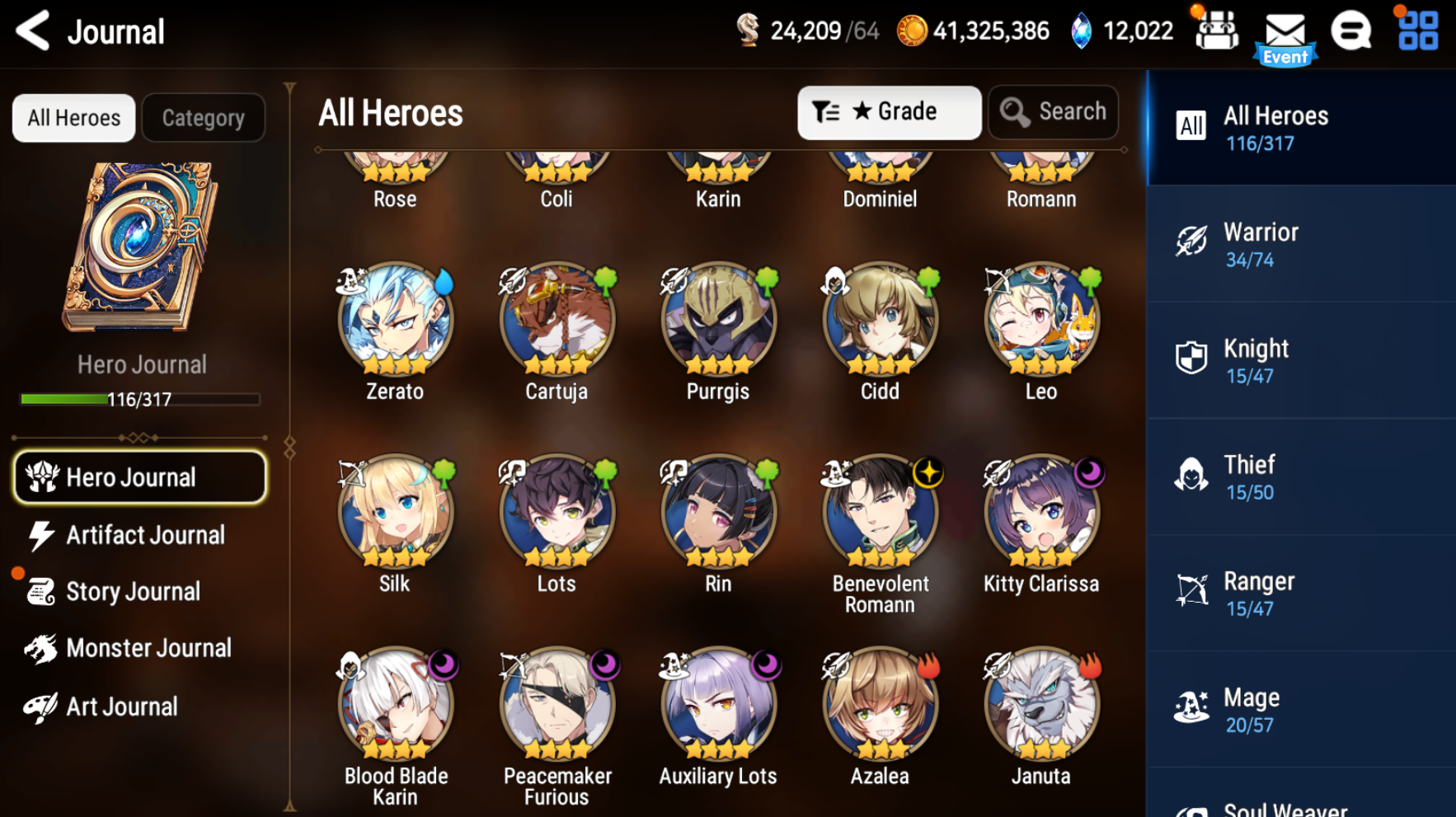Open the mail inbox with Event badge

pos(1284,34)
